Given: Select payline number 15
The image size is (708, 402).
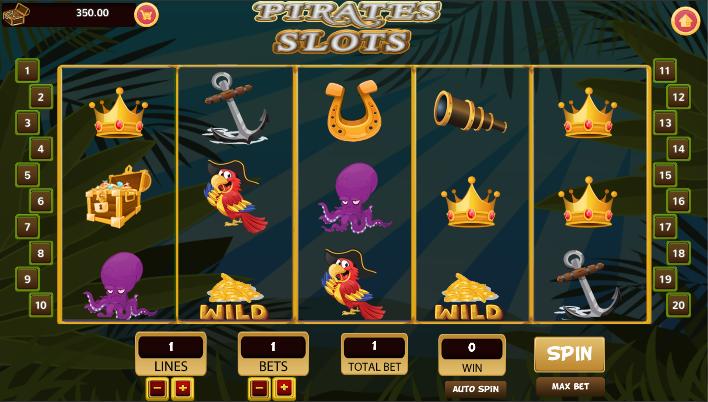Looking at the screenshot, I should [665, 175].
